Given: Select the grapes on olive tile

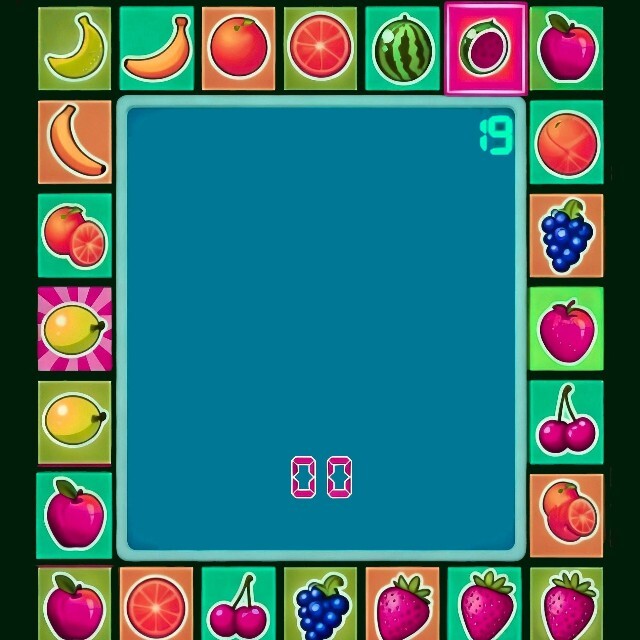Looking at the screenshot, I should click(320, 603).
